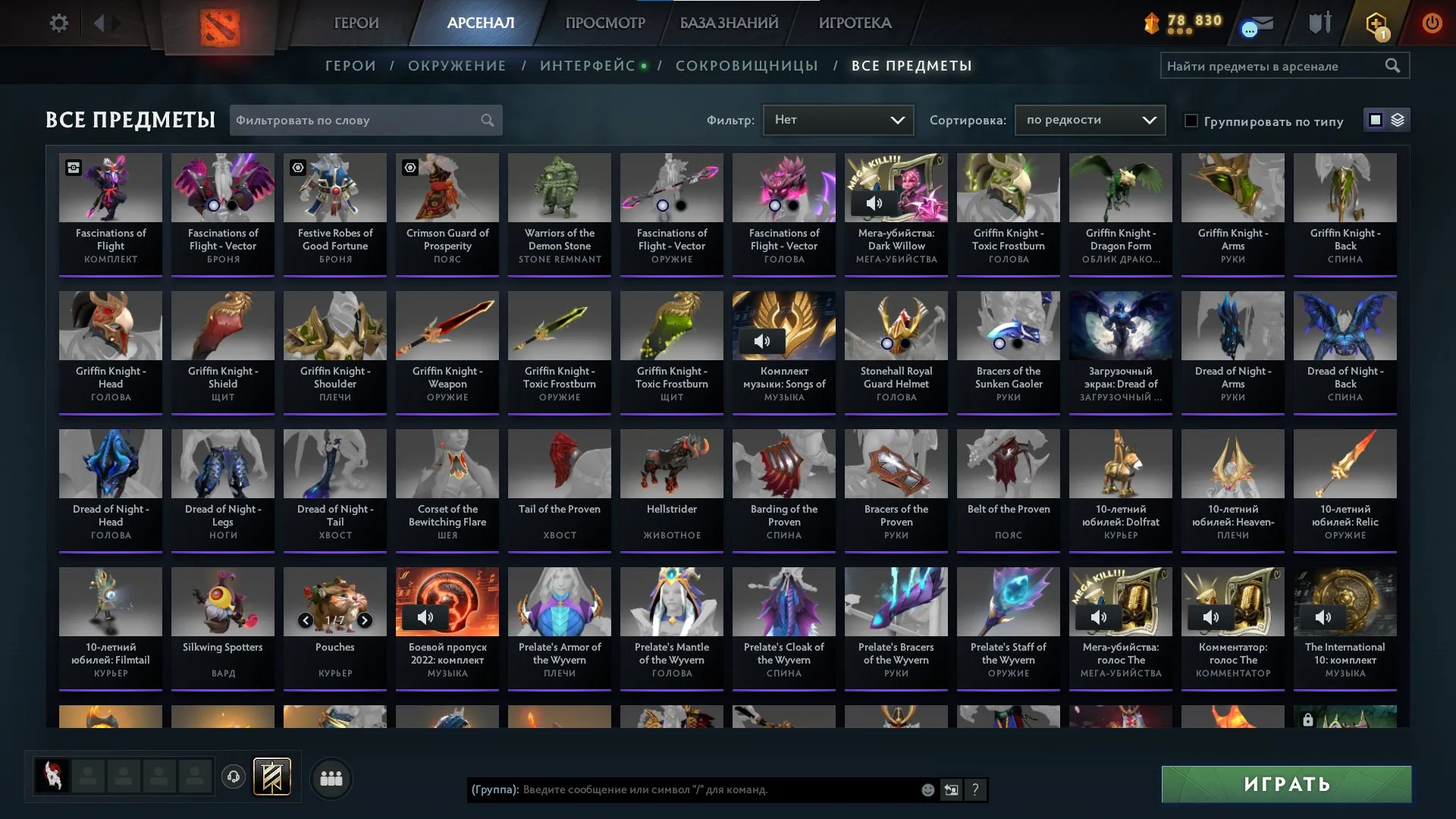Click the next arrow on Pouches courier card
This screenshot has height=819, width=1456.
(363, 620)
